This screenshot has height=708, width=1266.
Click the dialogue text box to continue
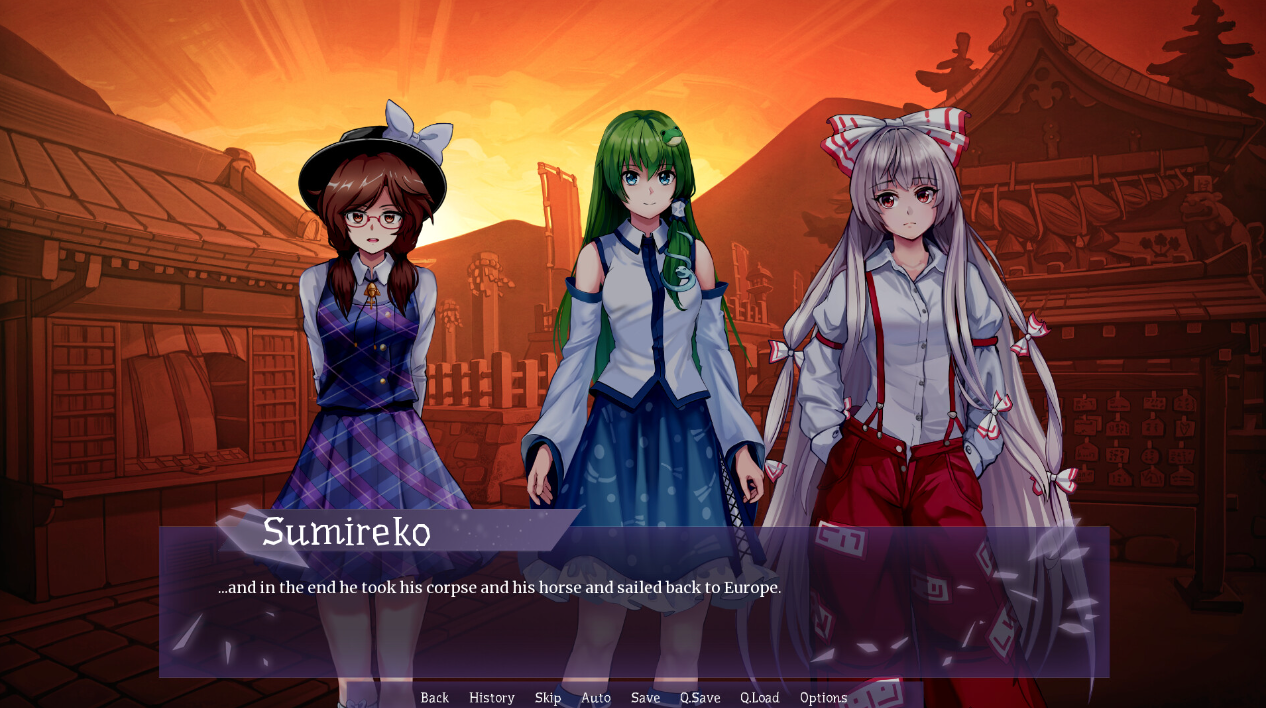tap(633, 620)
